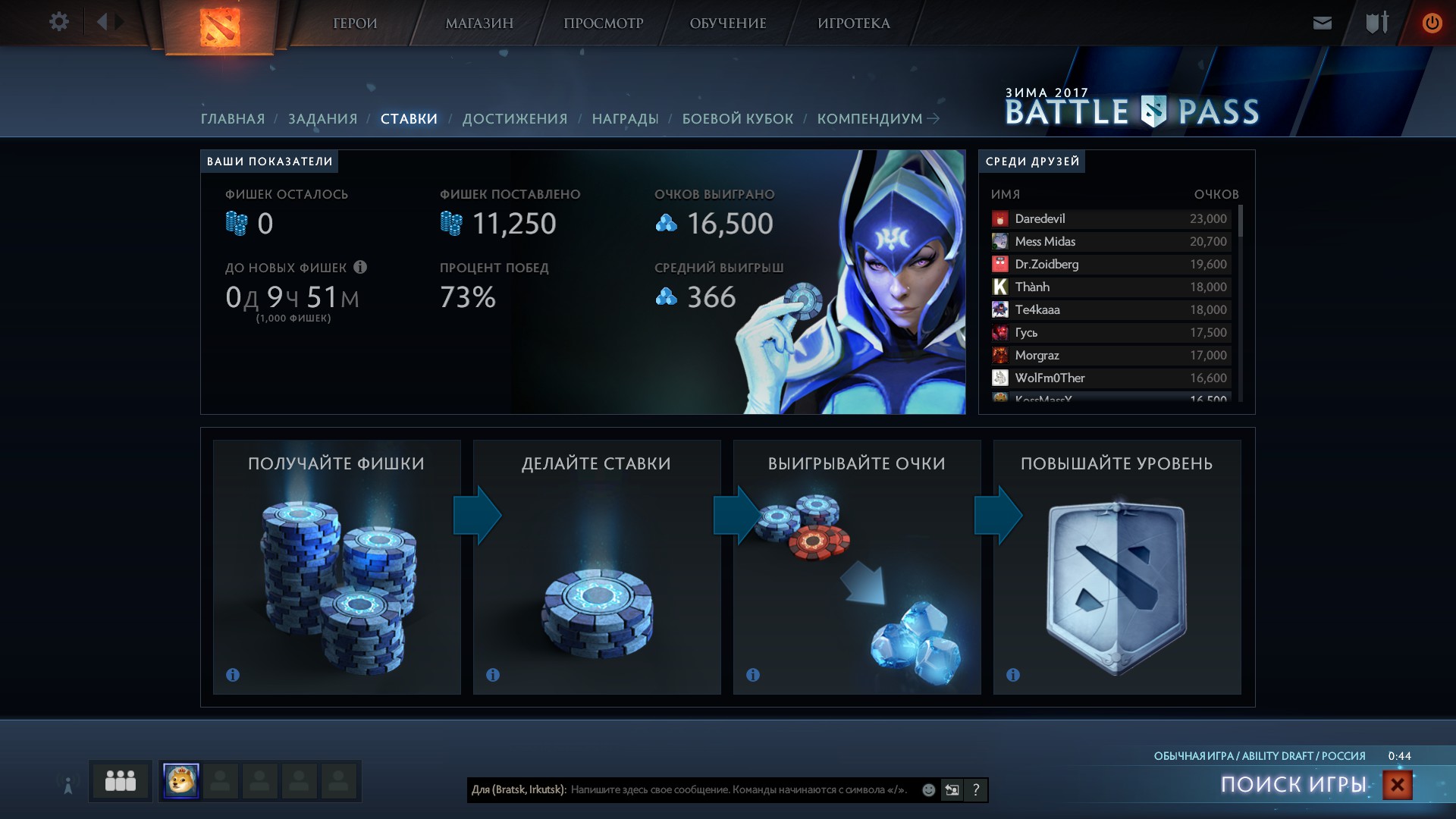This screenshot has height=819, width=1456.
Task: Switch to the Достижения tab
Action: tap(516, 118)
